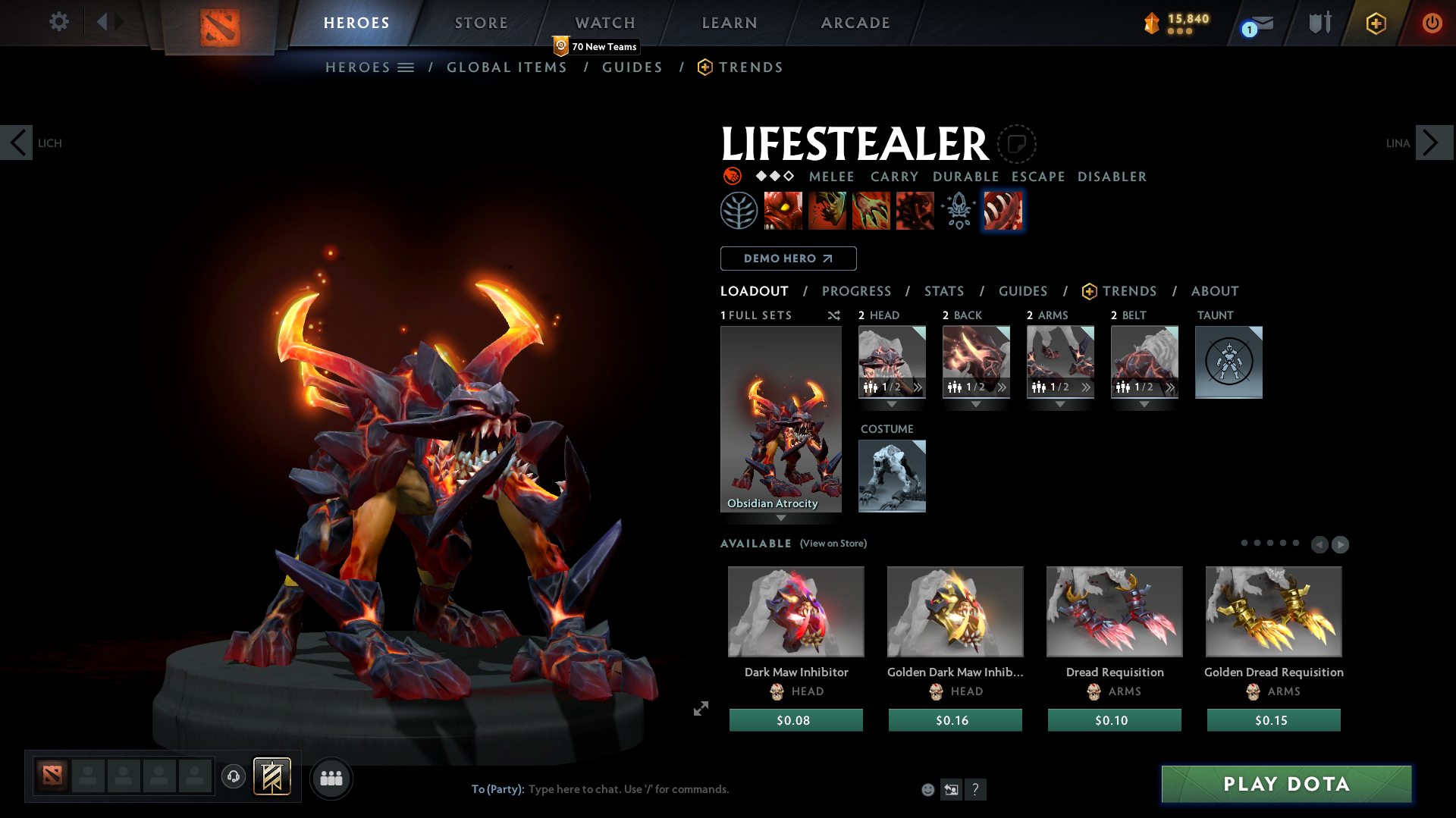Open the emoticon picker near the chat bar
This screenshot has width=1456, height=818.
tap(927, 789)
